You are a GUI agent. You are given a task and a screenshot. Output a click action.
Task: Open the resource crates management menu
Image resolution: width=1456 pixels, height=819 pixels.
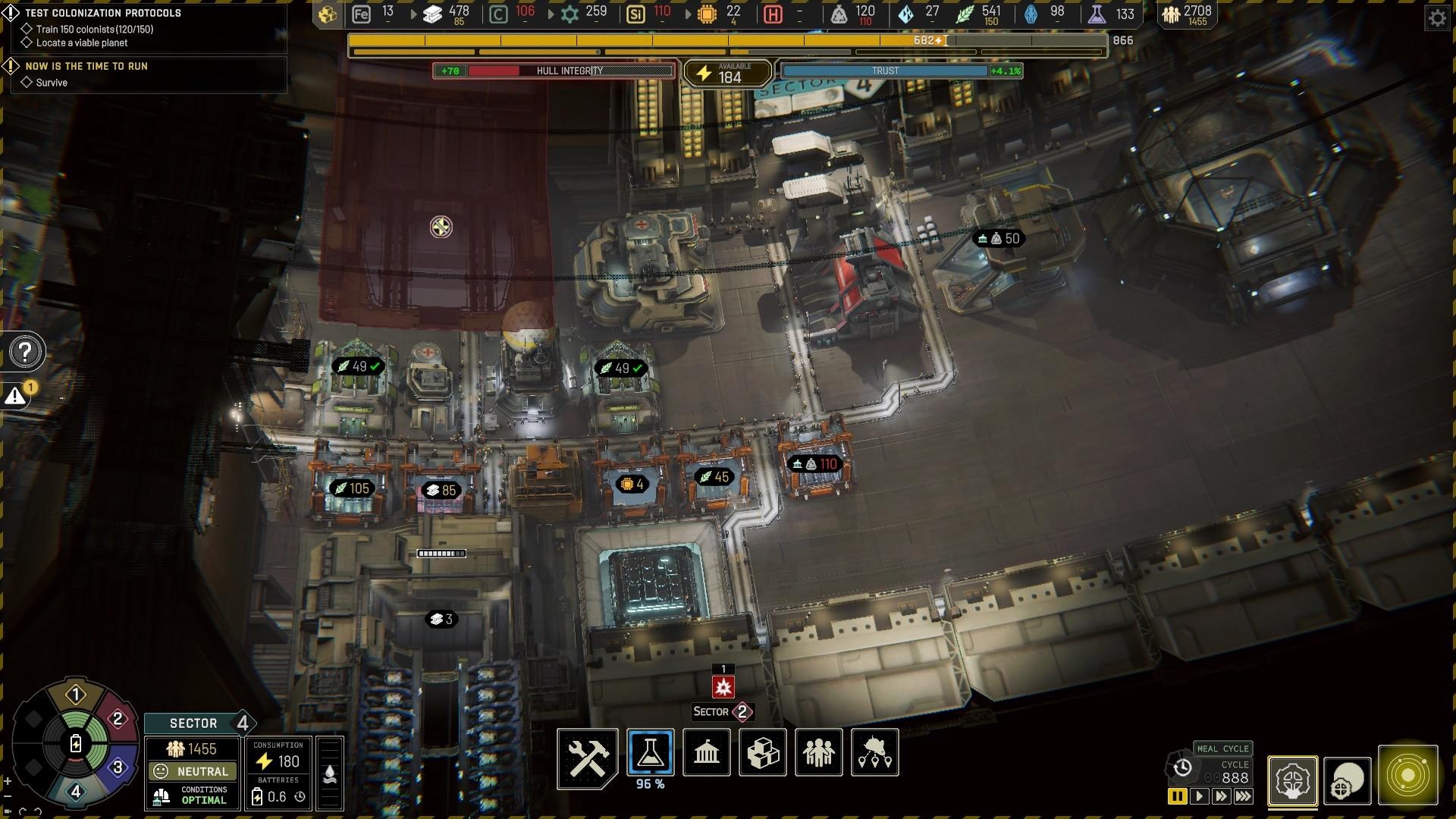[x=762, y=753]
